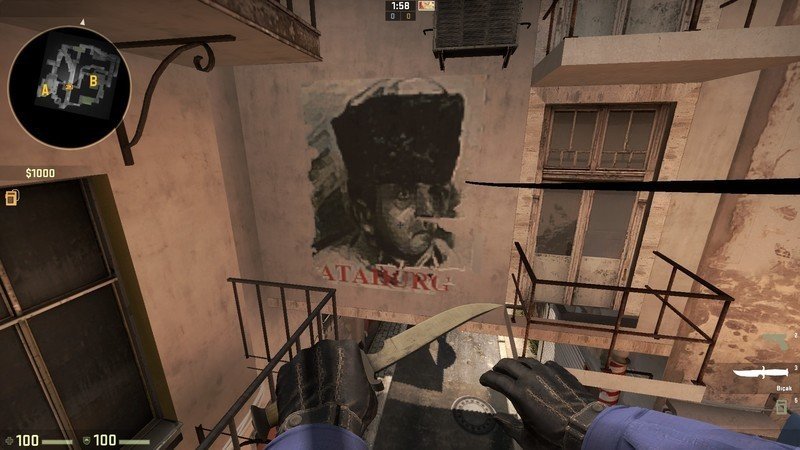Select bombsite B marker on the radar
Image resolution: width=800 pixels, height=450 pixels.
click(x=93, y=79)
